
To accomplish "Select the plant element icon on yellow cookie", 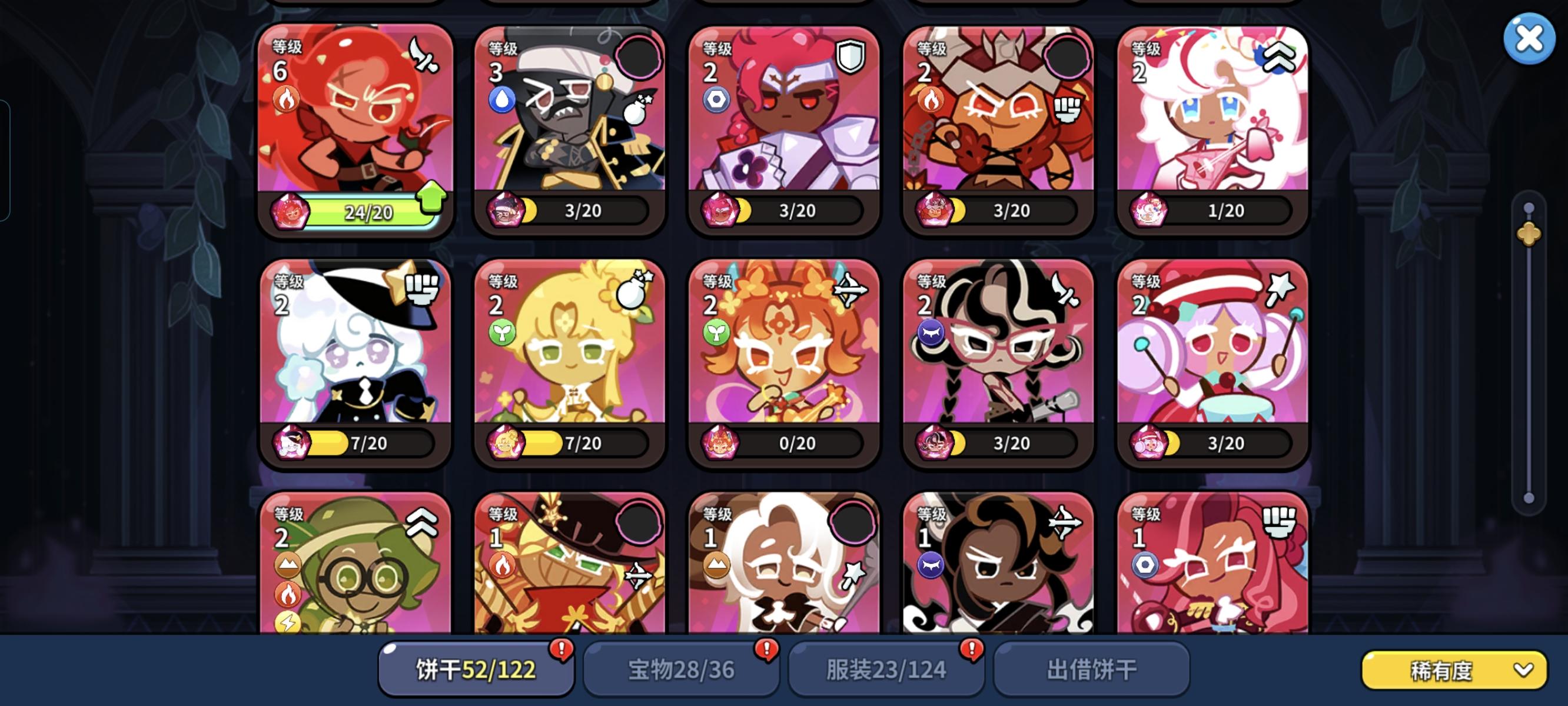I will [499, 332].
